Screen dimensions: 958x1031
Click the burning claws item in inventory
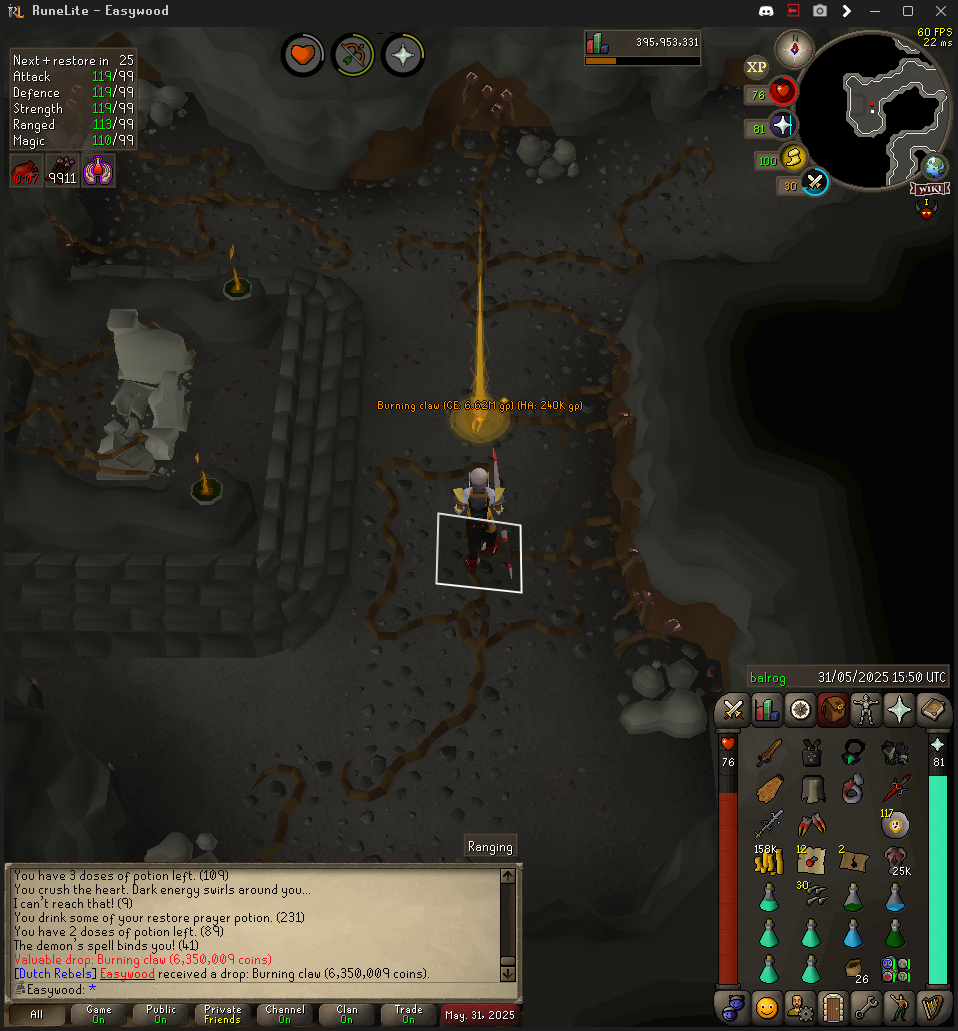810,825
